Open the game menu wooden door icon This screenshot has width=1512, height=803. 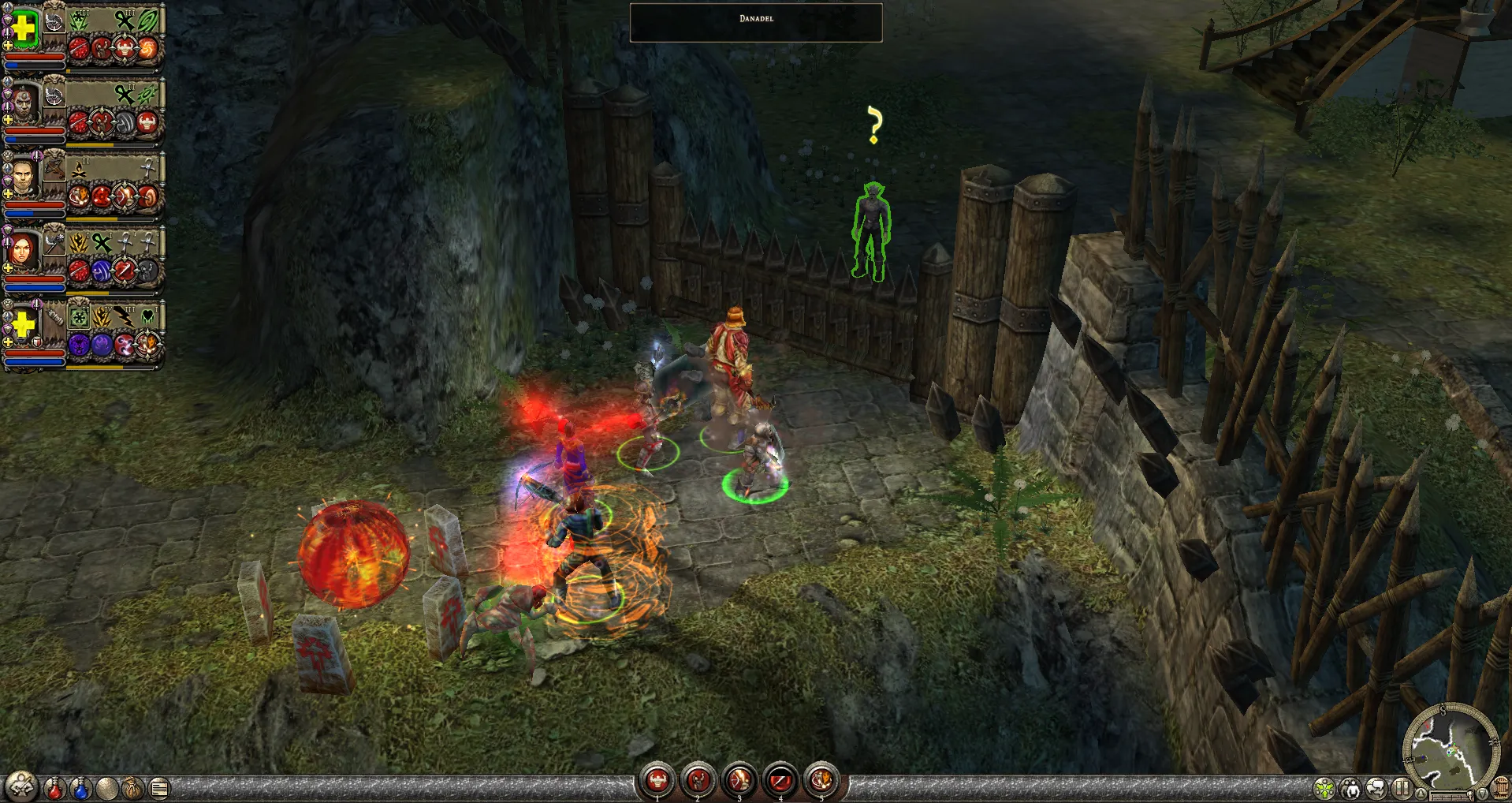coord(1502,788)
